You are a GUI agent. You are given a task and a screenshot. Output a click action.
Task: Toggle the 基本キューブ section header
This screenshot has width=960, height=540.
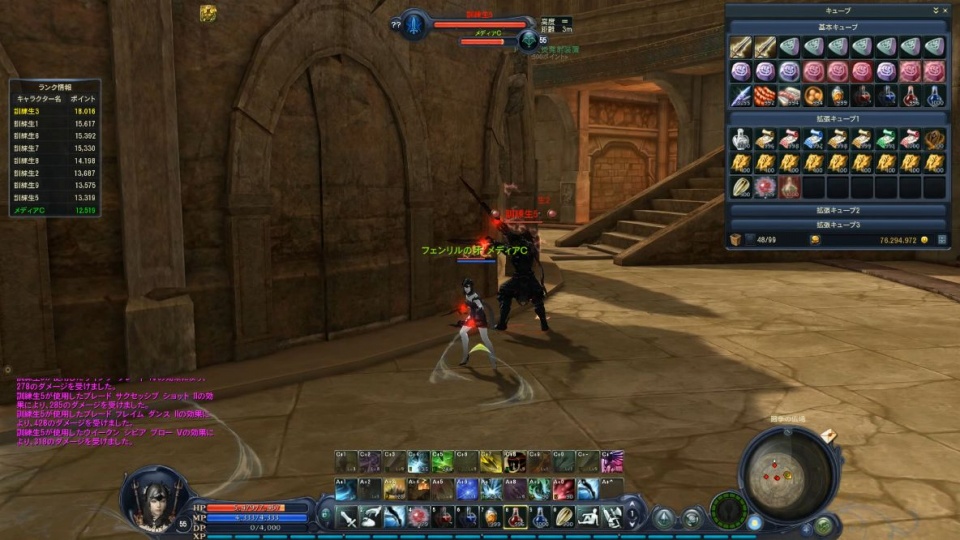(x=838, y=27)
